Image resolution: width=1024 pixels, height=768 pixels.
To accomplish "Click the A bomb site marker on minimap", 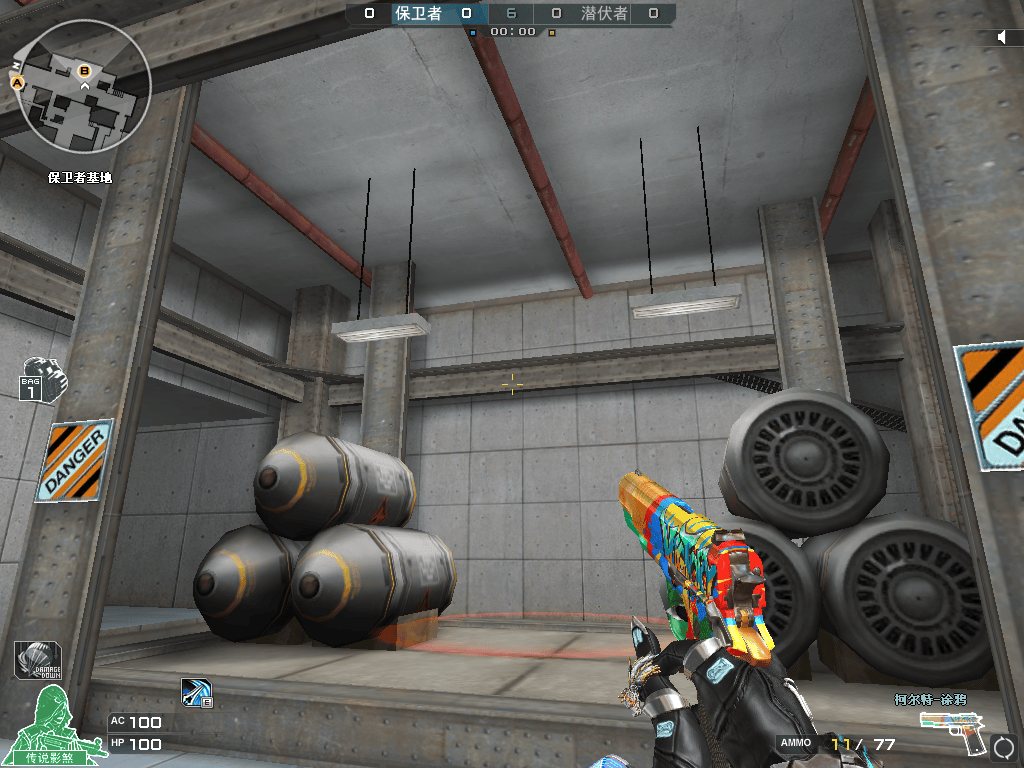I will click(x=17, y=83).
